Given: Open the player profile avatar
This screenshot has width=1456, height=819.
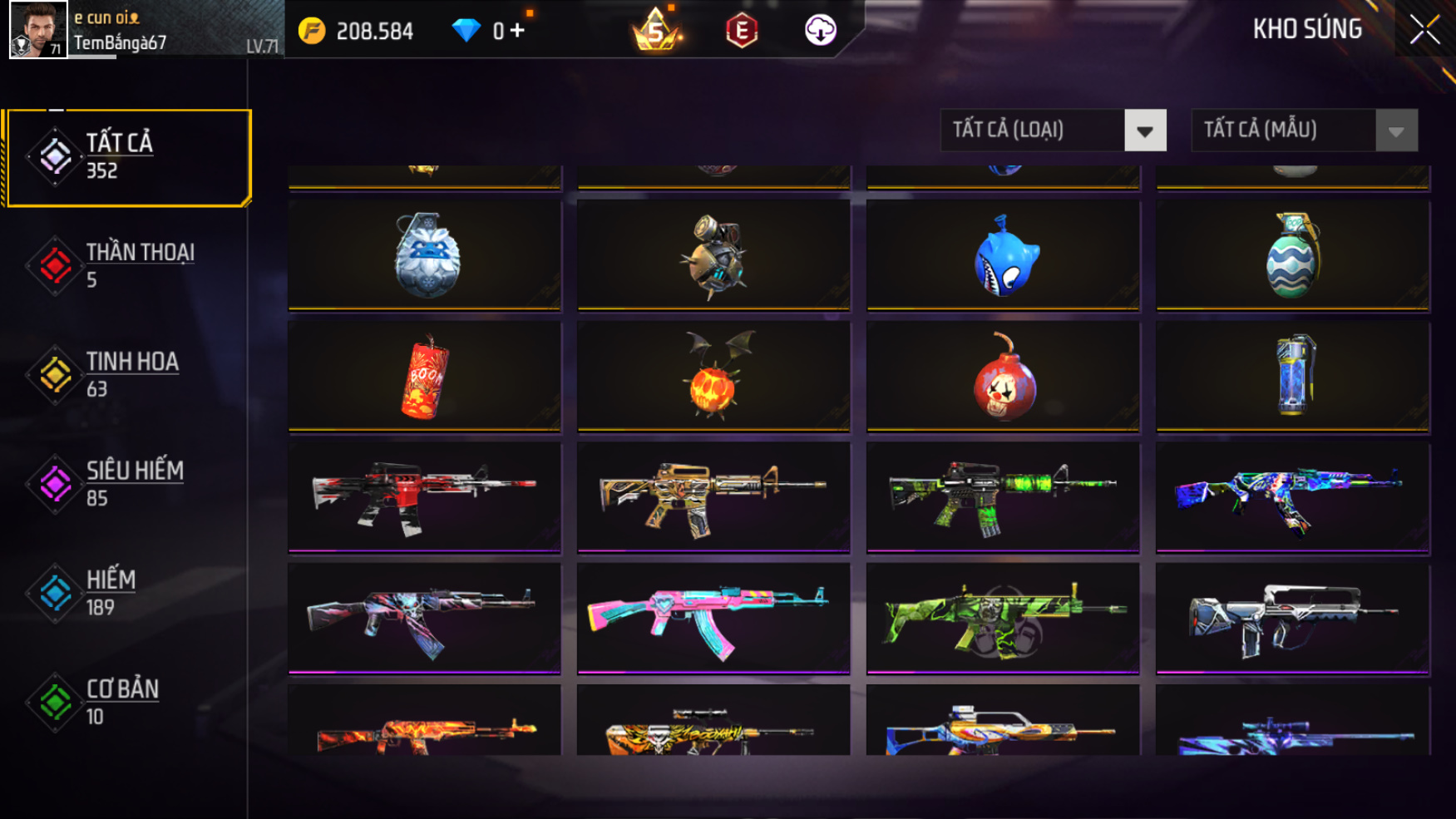Looking at the screenshot, I should tap(37, 30).
